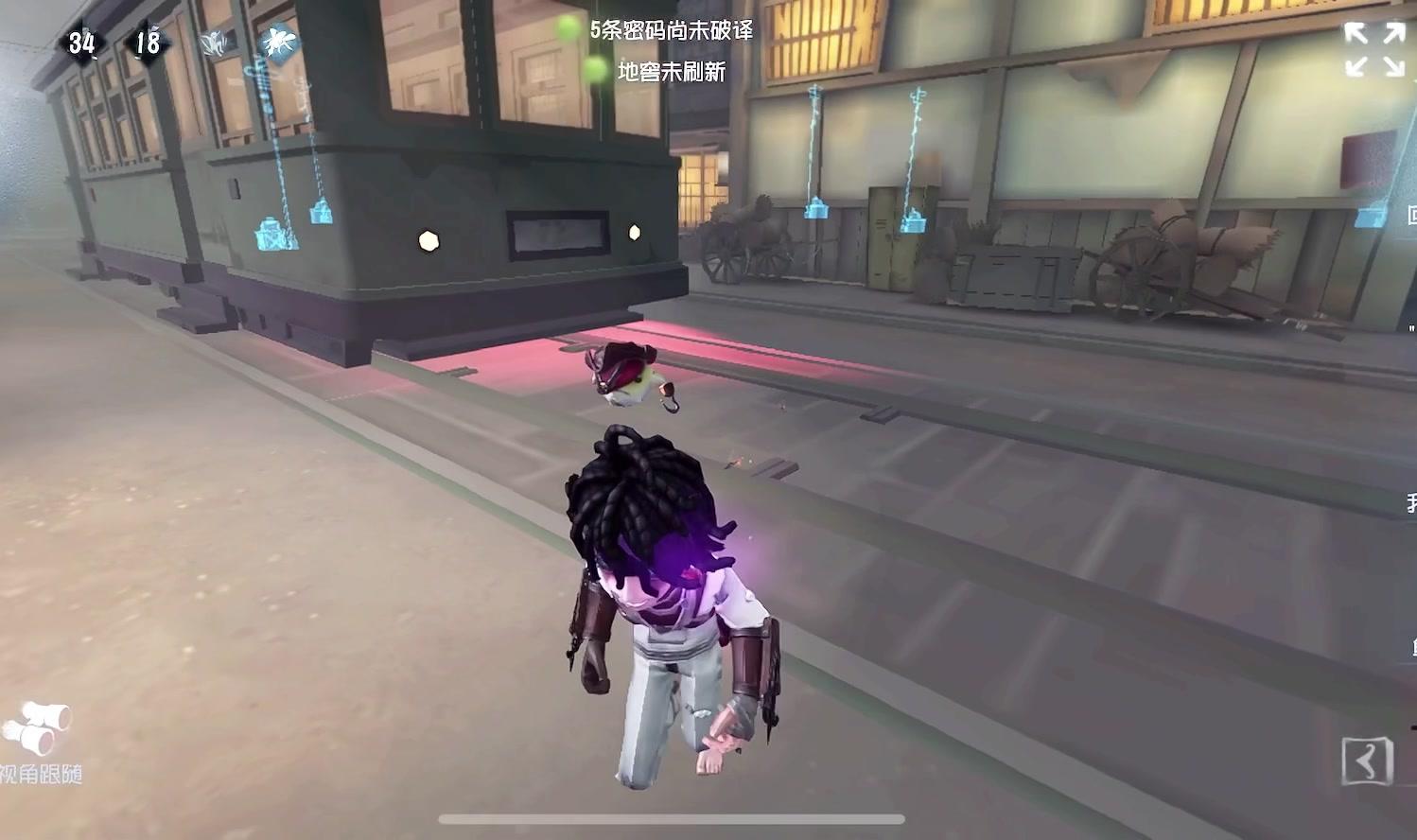Viewport: 1417px width, 840px height.
Task: Open the hunter counter icon showing 34
Action: coord(81,42)
